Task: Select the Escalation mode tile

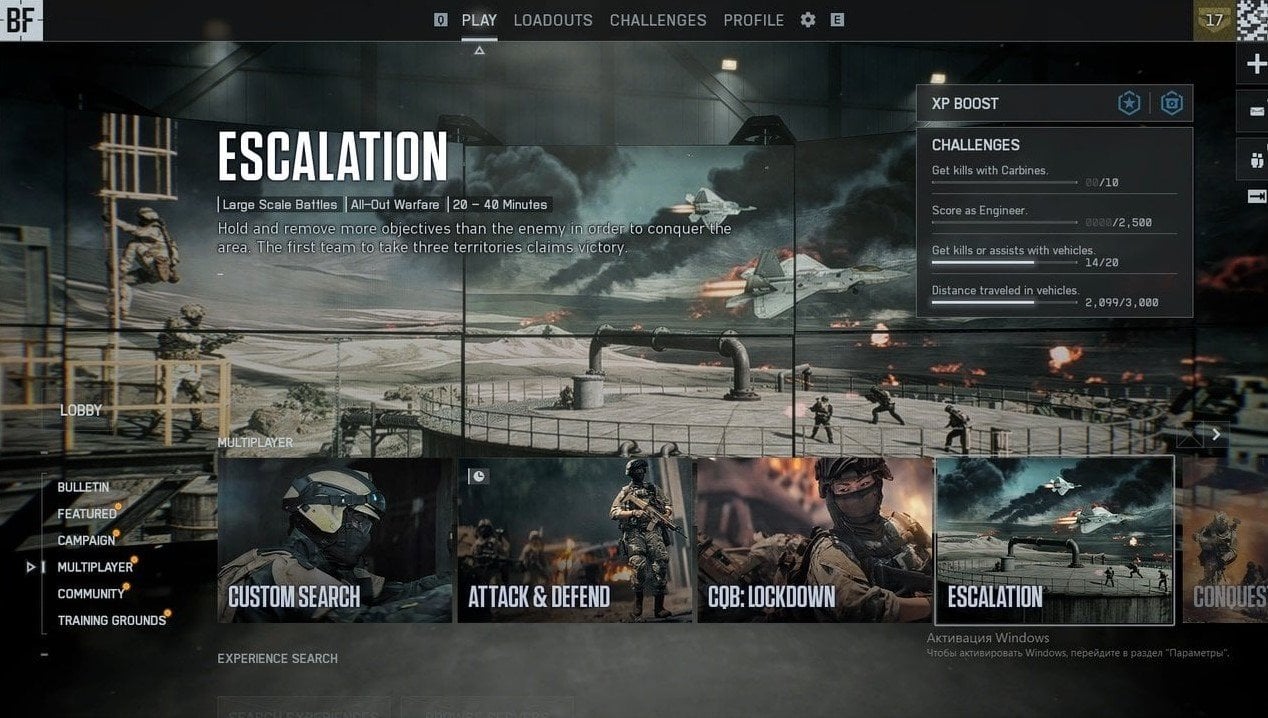Action: pos(1054,540)
